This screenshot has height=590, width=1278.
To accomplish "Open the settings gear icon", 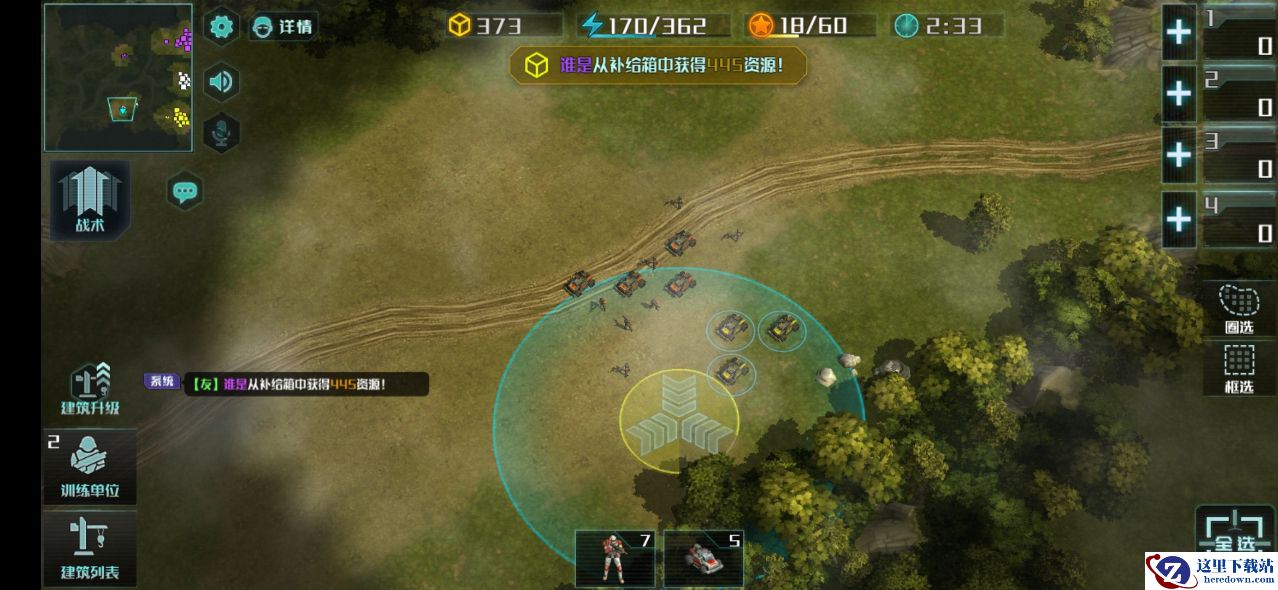I will (221, 26).
